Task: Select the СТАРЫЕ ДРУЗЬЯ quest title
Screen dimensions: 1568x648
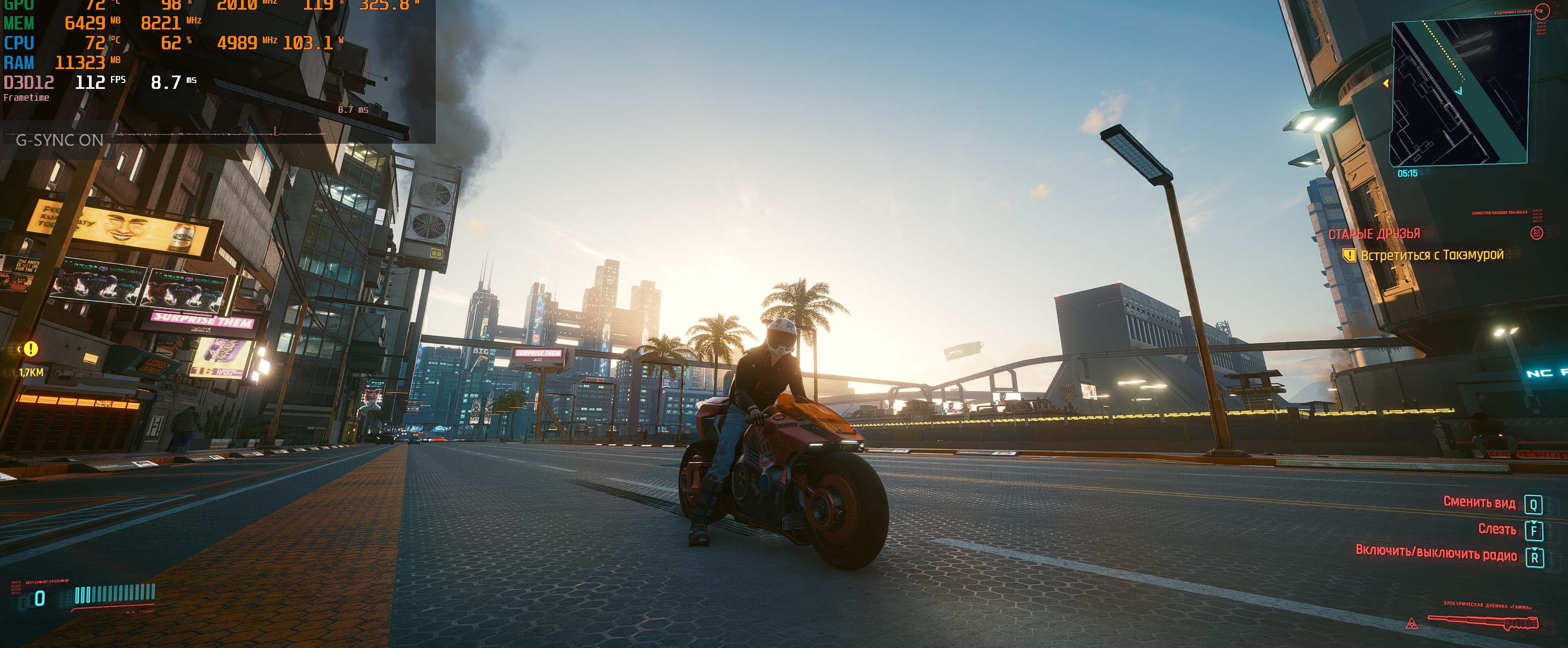Action: click(1374, 234)
